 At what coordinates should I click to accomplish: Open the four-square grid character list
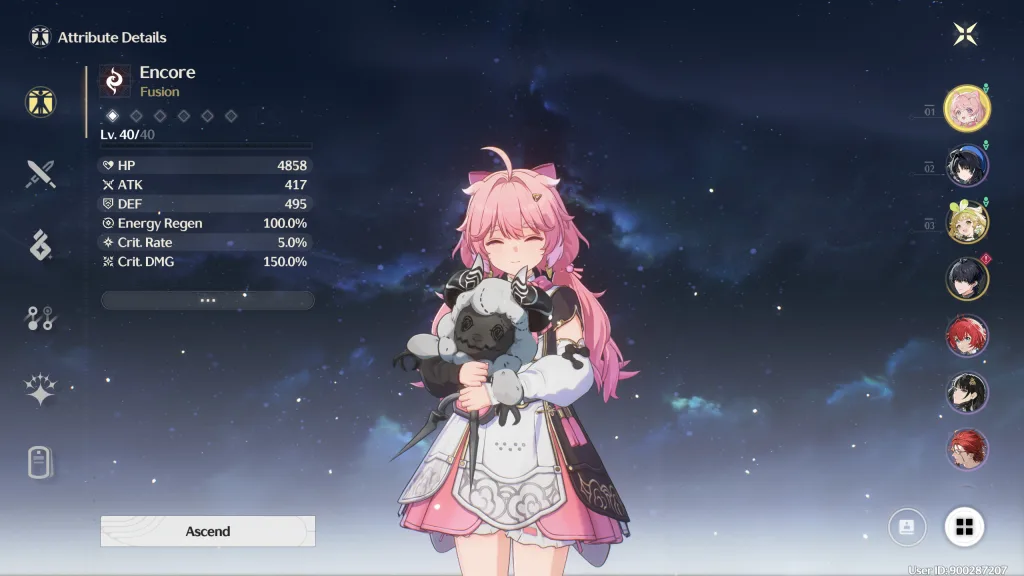tap(964, 527)
